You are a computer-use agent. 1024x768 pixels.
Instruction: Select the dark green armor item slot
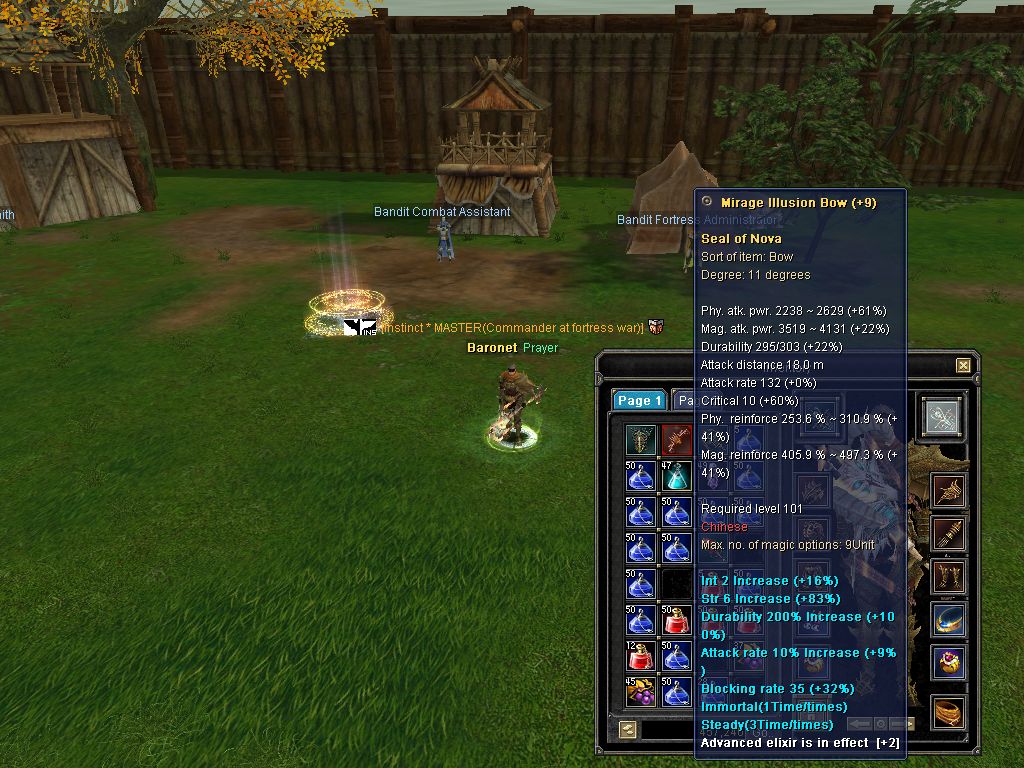pyautogui.click(x=641, y=440)
